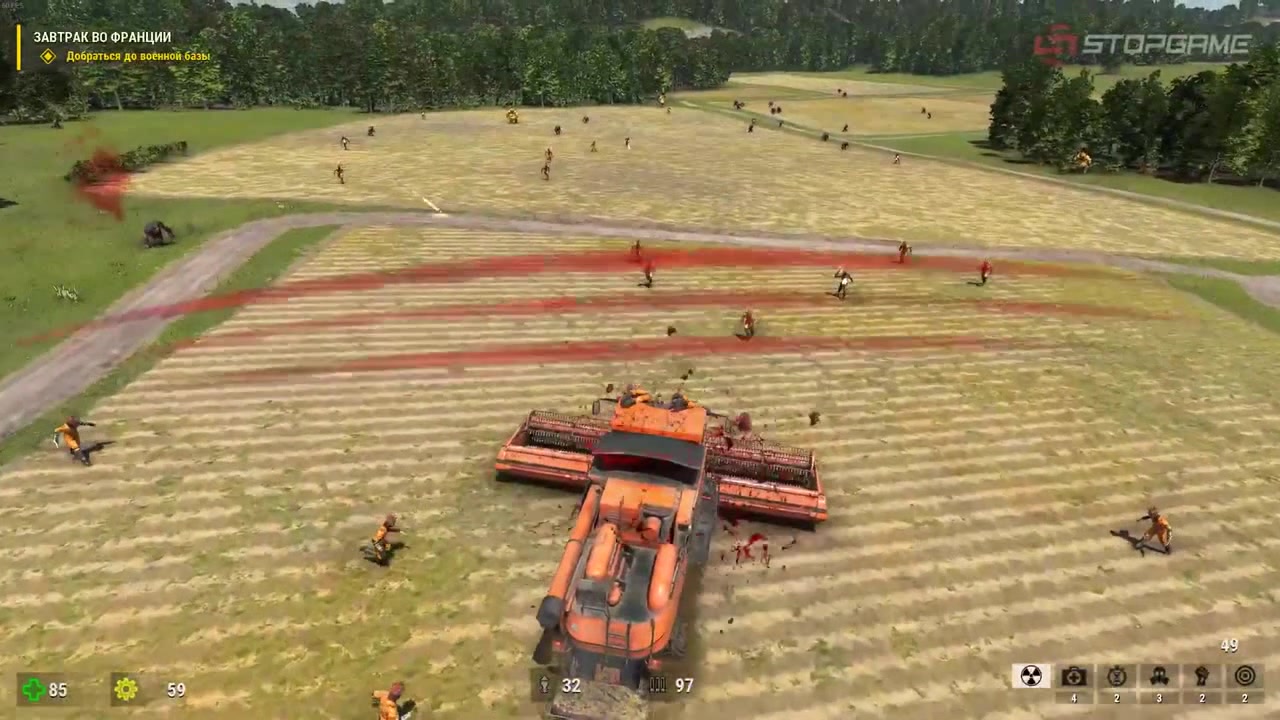1280x720 pixels.
Task: Click the green health cross icon
Action: 33,689
